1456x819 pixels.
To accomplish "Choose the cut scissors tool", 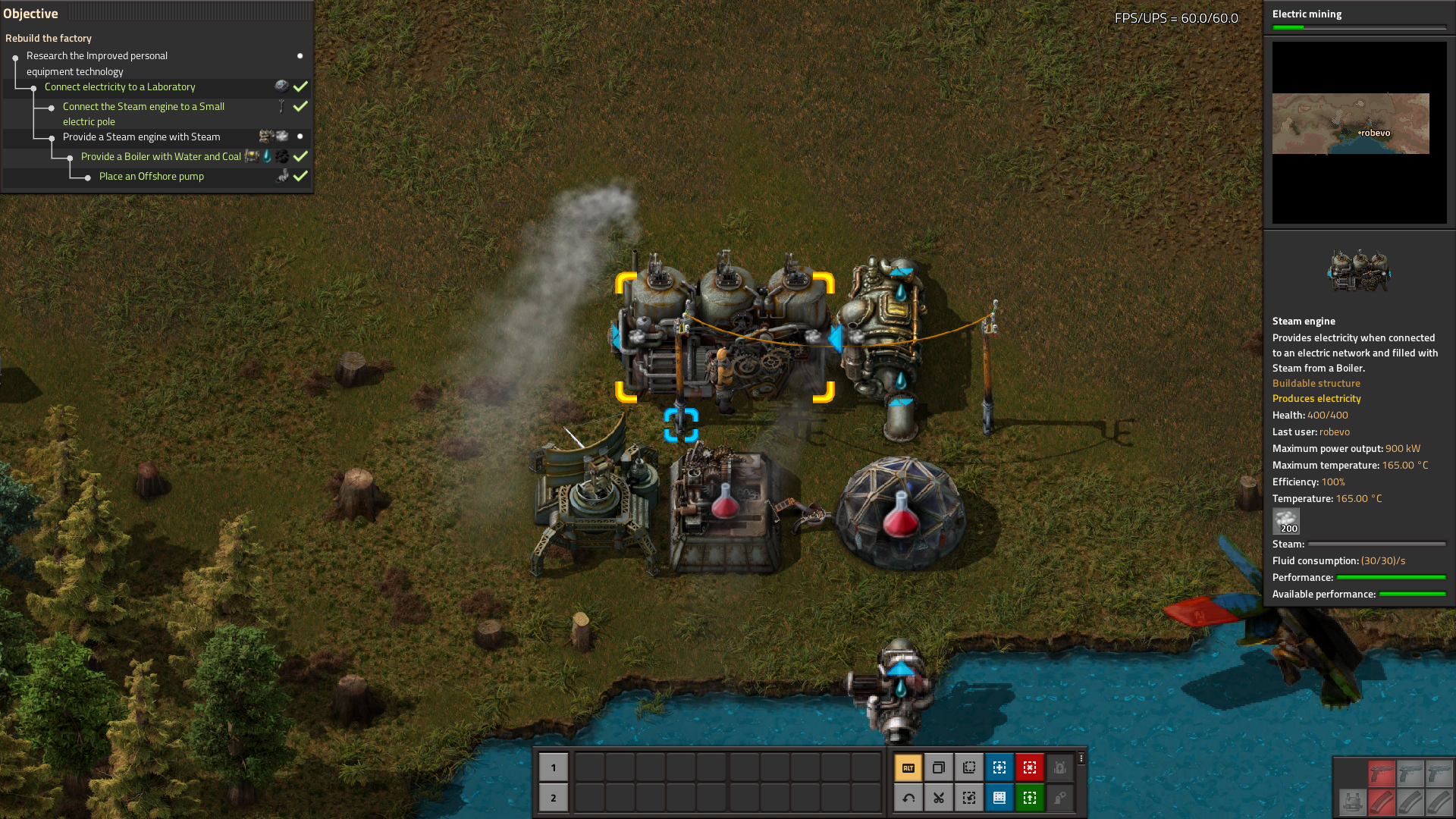I will [939, 798].
